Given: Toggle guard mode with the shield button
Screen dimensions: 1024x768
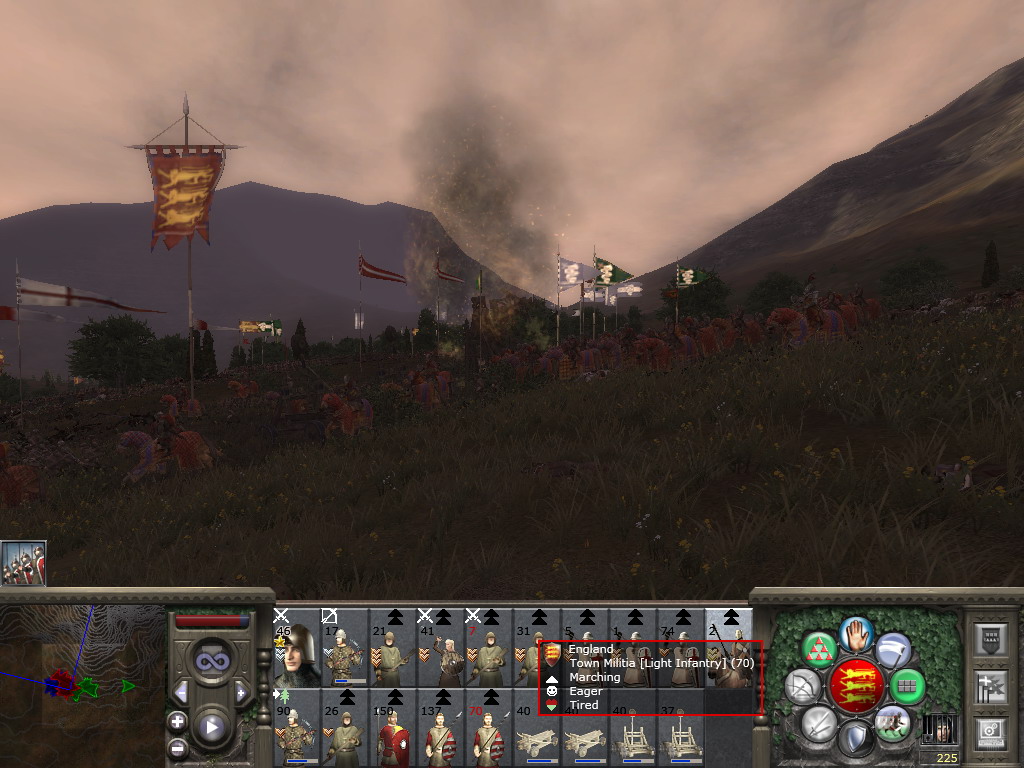Looking at the screenshot, I should pos(856,738).
